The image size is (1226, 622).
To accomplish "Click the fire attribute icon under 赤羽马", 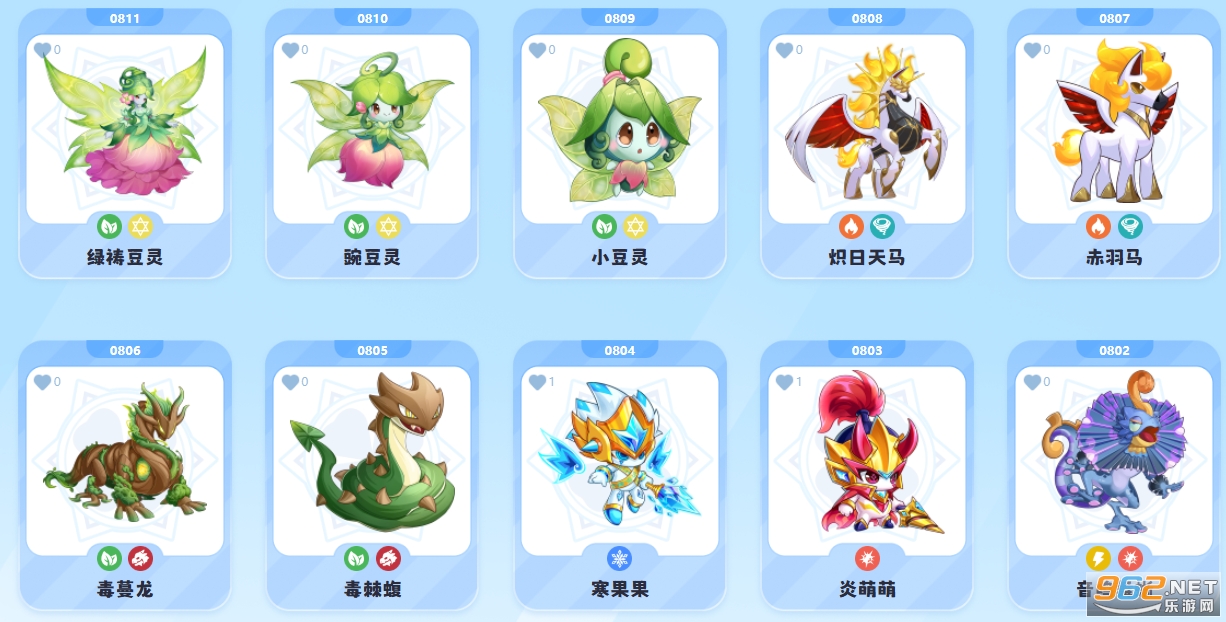I will point(1098,226).
